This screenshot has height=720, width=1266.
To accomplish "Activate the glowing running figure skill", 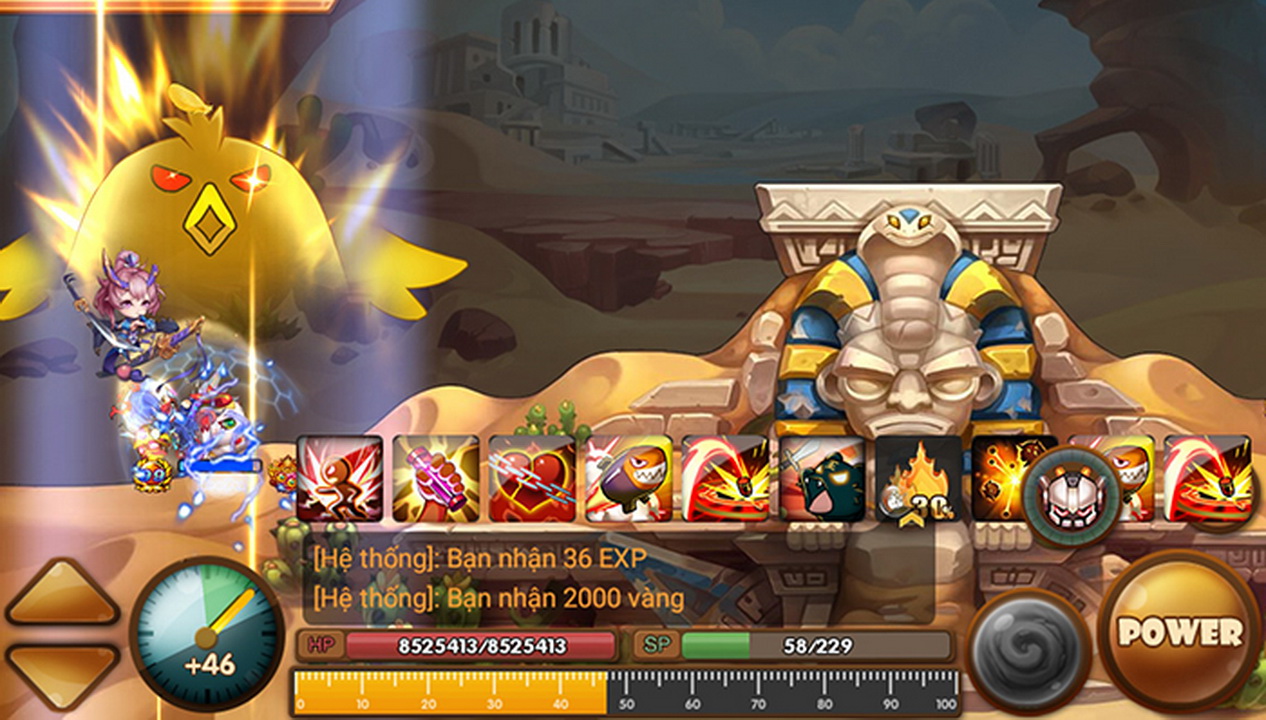I will click(339, 478).
